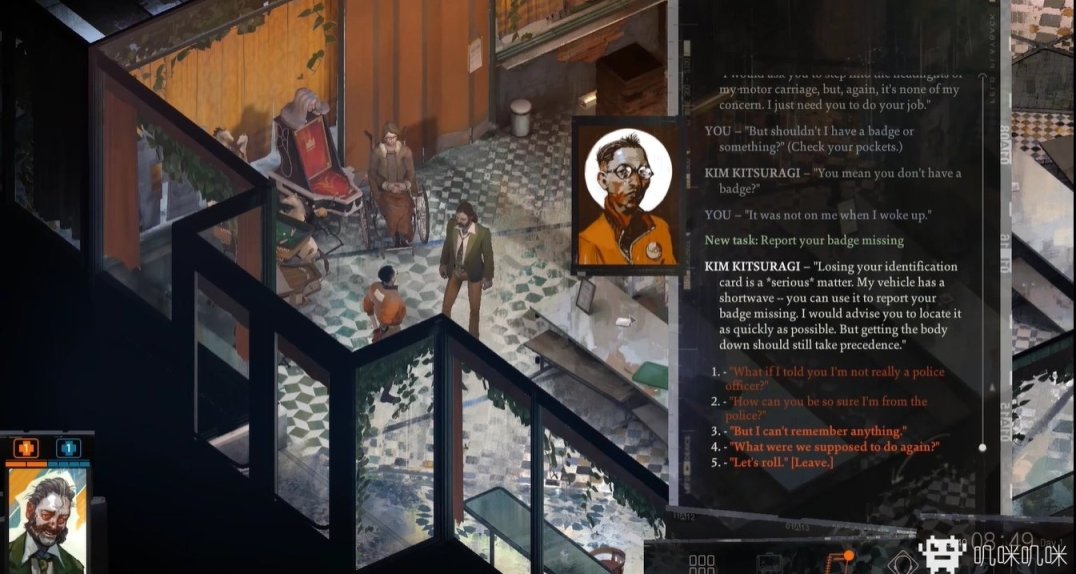Use the blue morale heal charge
Viewport: 1076px width, 574px height.
68,448
